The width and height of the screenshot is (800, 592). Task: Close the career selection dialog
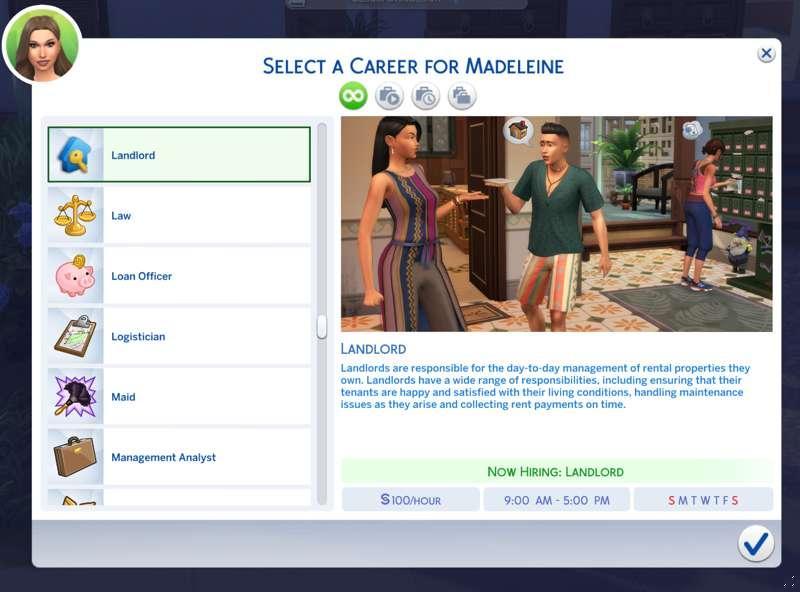tap(766, 54)
